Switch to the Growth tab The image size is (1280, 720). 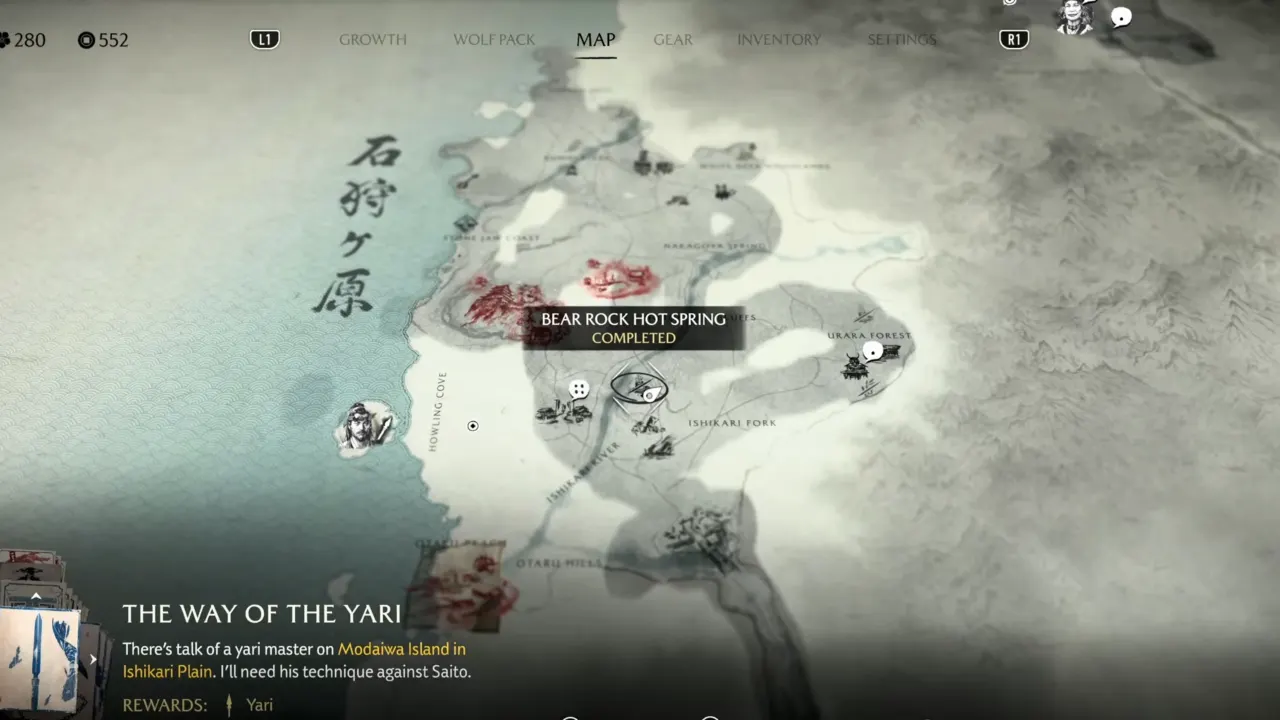(372, 40)
